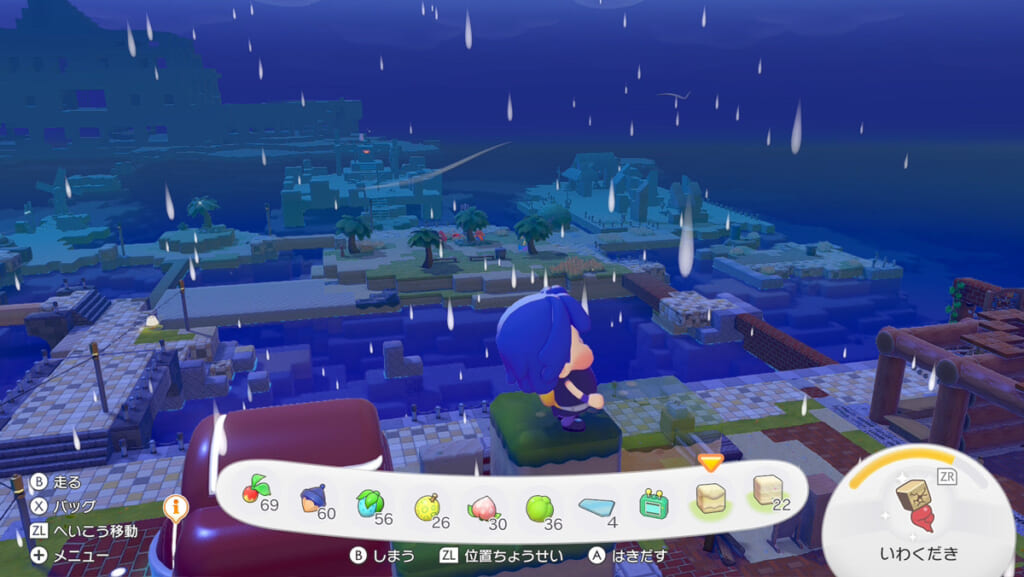The width and height of the screenshot is (1024, 577).
Task: Select the red berry slot with 69
Action: coord(257,492)
